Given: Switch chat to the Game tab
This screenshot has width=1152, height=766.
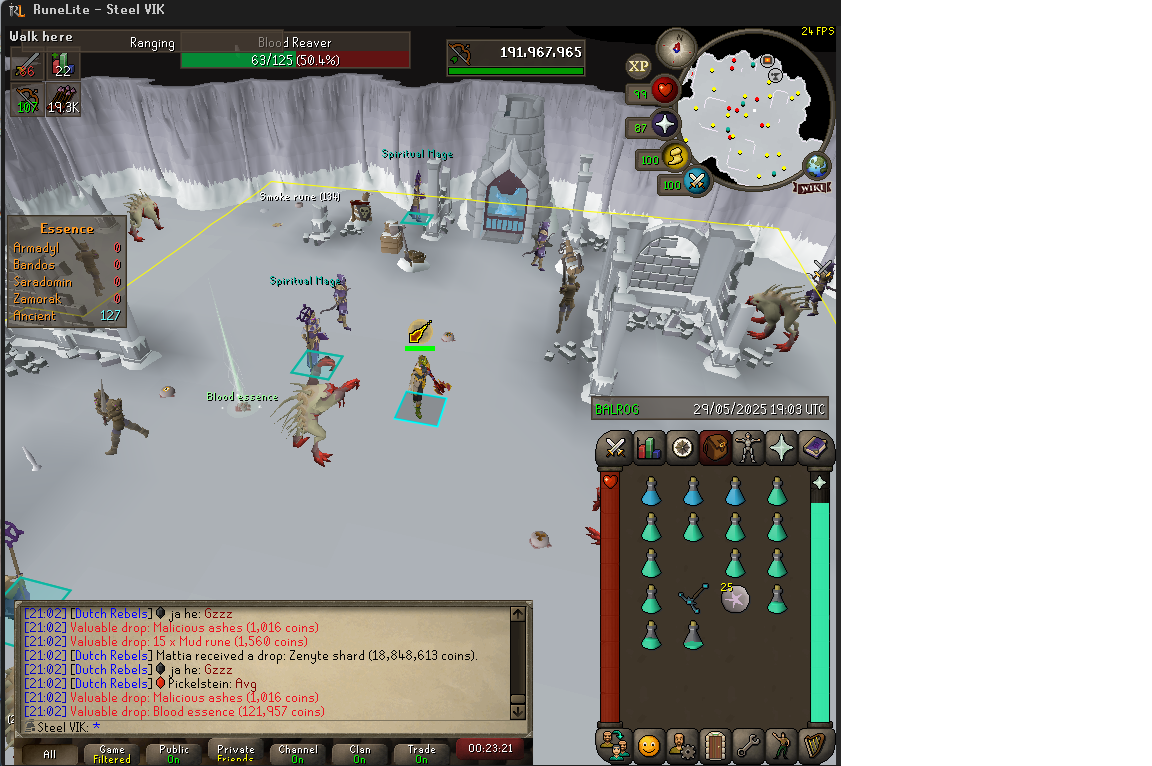Looking at the screenshot, I should click(112, 753).
